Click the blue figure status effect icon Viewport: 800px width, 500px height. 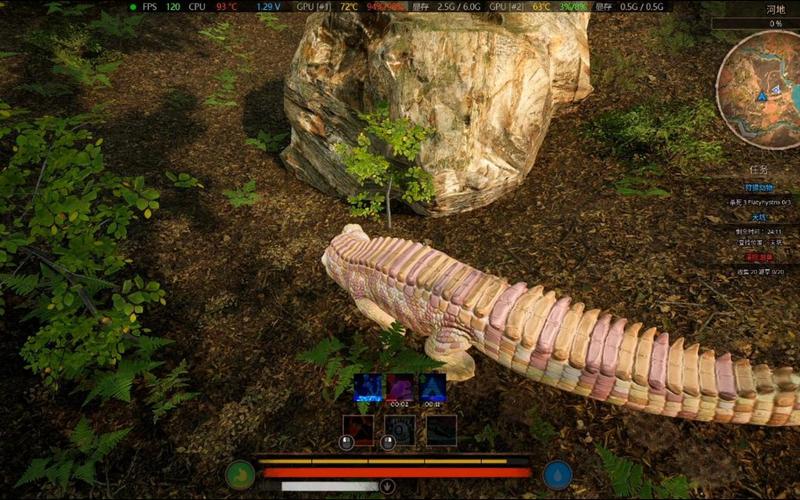tap(367, 388)
